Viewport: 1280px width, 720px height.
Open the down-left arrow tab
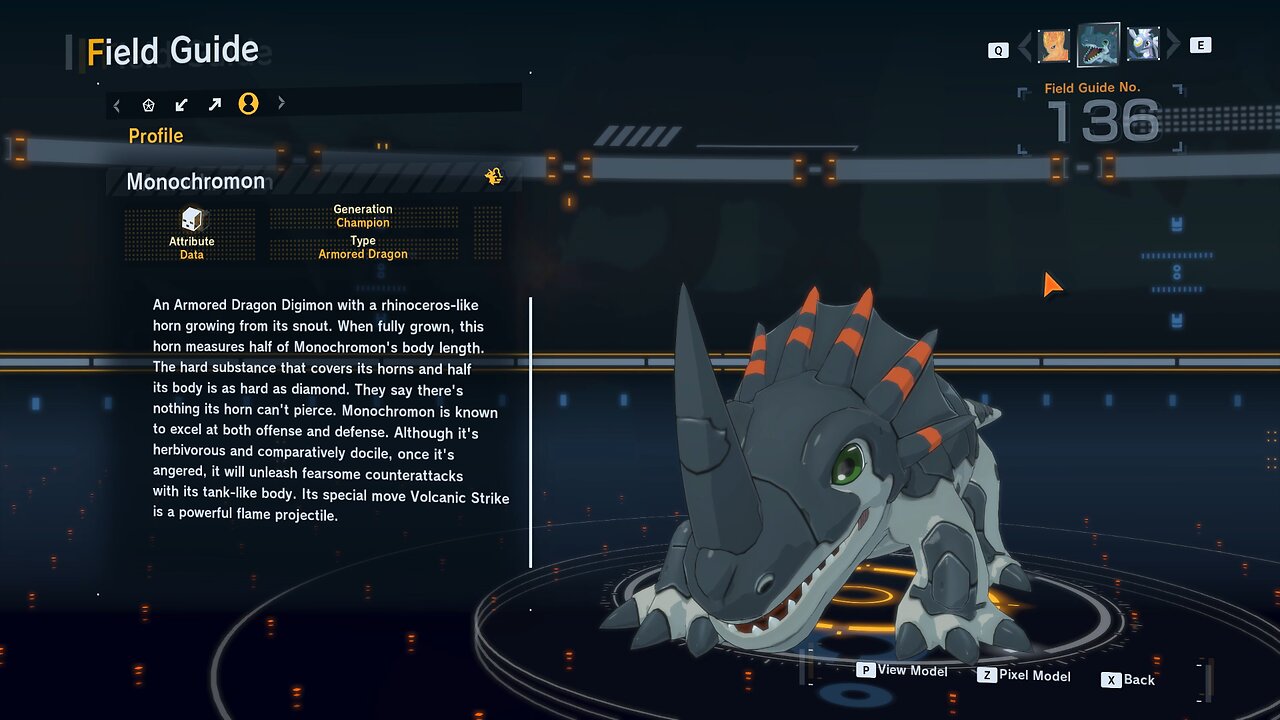(x=182, y=104)
